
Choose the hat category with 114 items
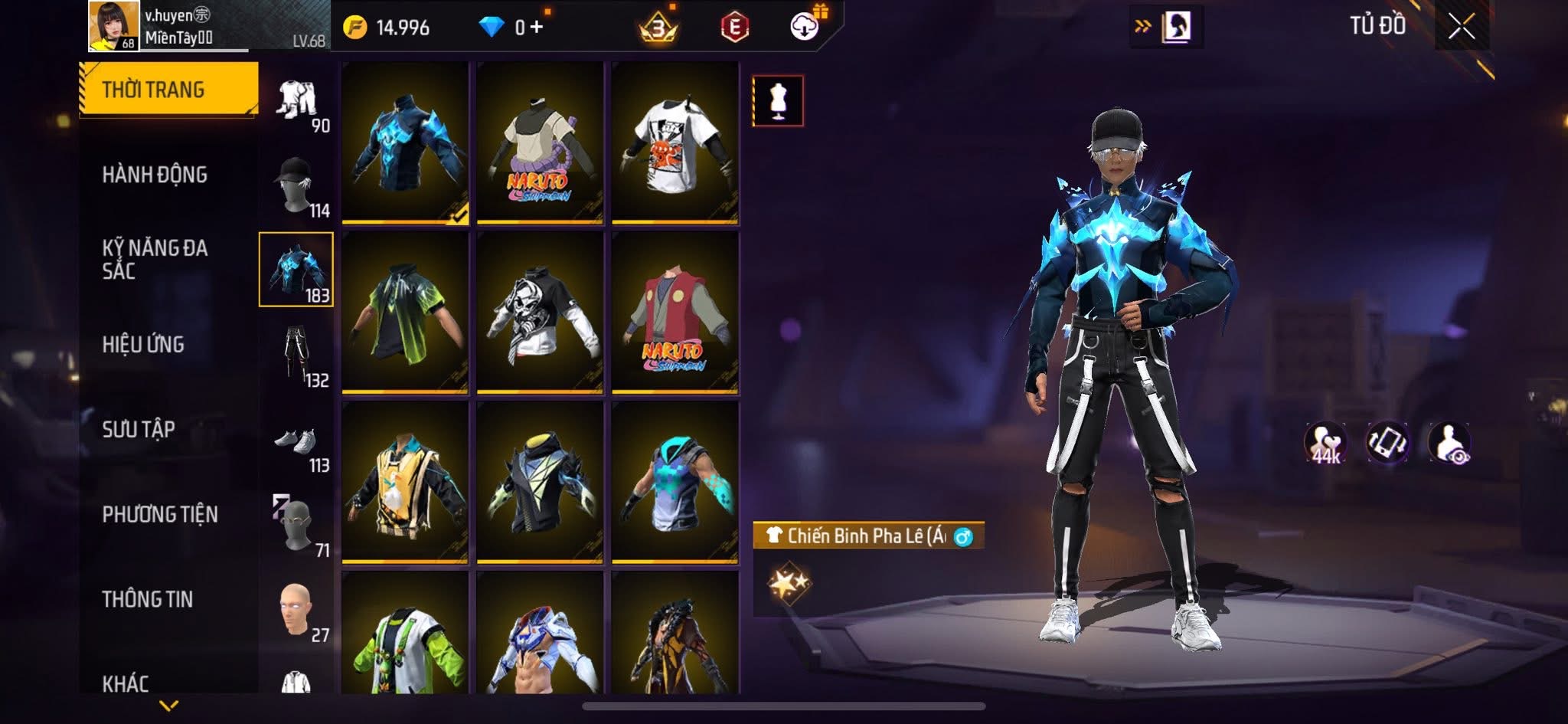(297, 186)
